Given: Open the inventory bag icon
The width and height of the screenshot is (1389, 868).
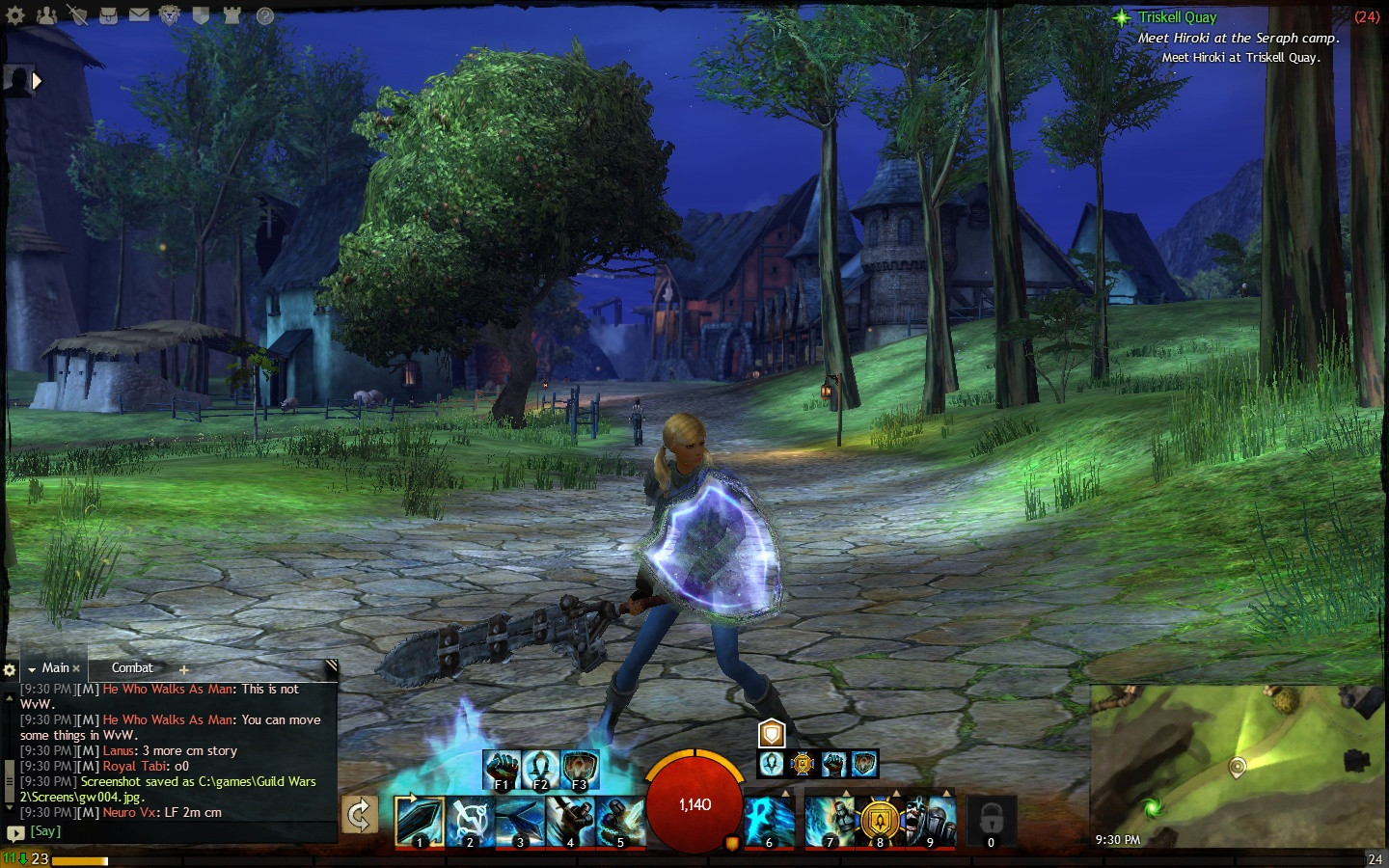Looking at the screenshot, I should pyautogui.click(x=108, y=15).
